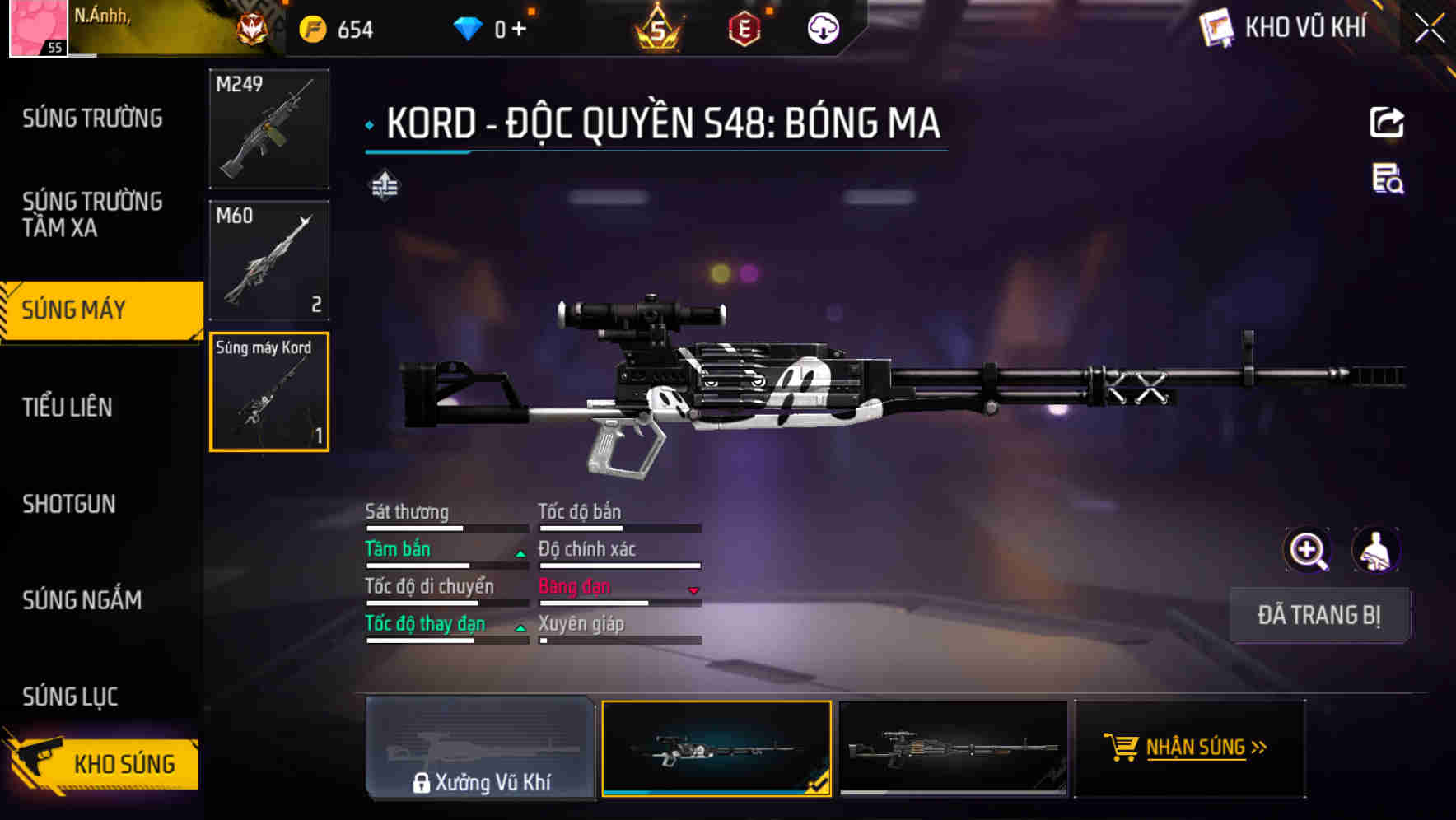Switch to the Shotgun category

[x=69, y=504]
